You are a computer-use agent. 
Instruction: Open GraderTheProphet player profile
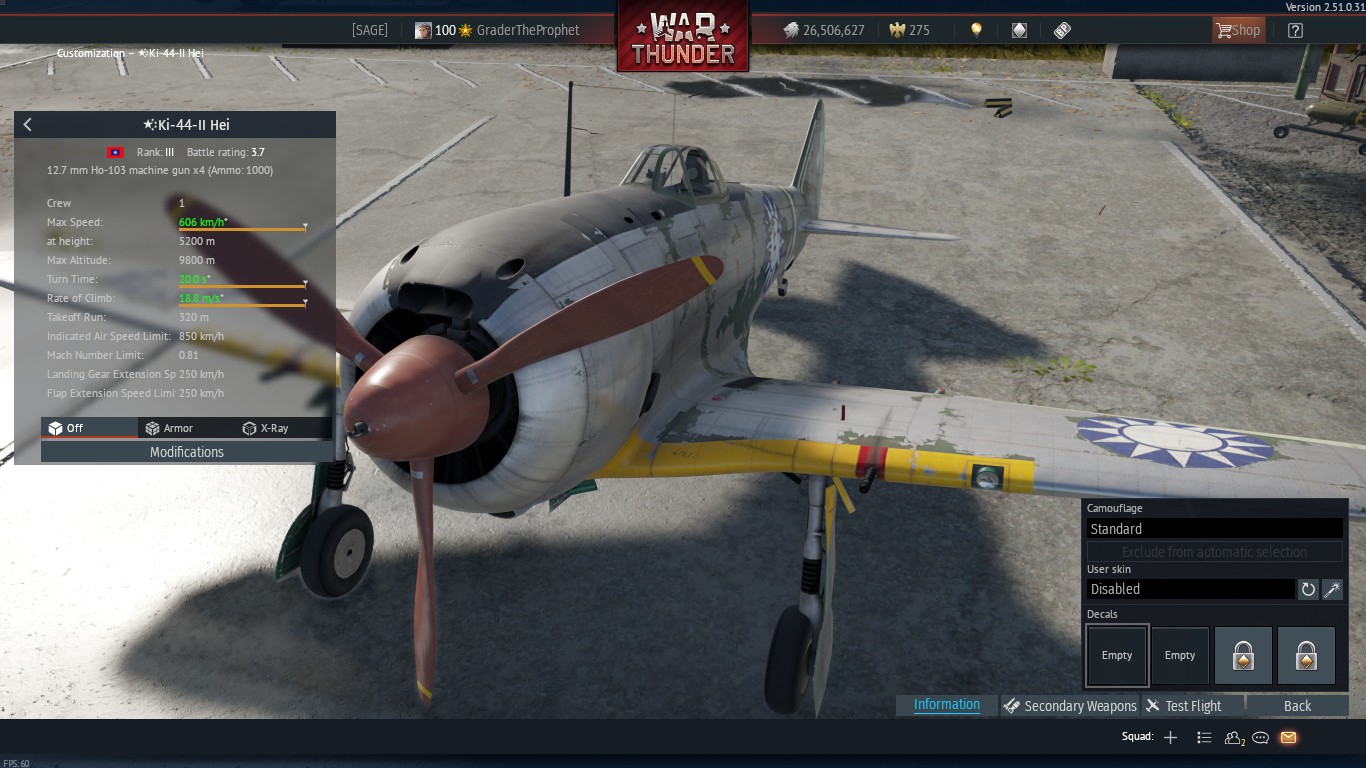click(528, 30)
